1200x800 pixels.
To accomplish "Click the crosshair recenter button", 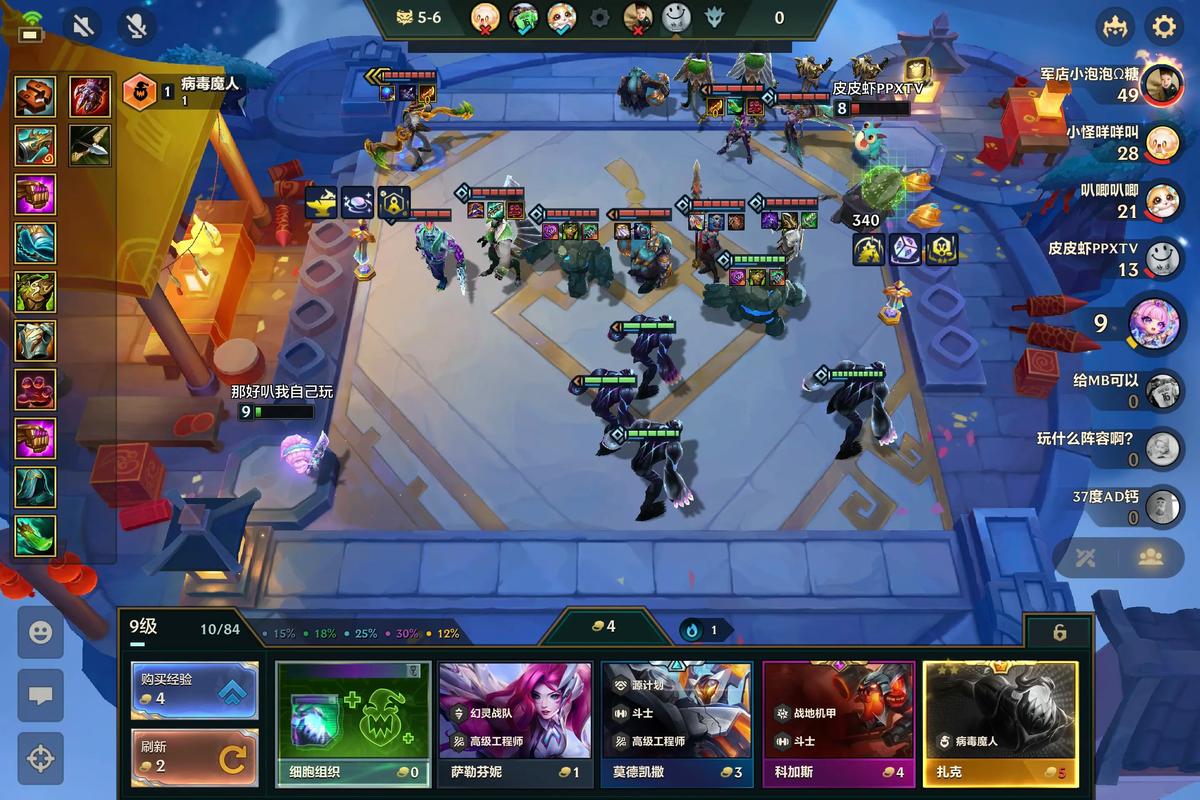I will tap(40, 758).
